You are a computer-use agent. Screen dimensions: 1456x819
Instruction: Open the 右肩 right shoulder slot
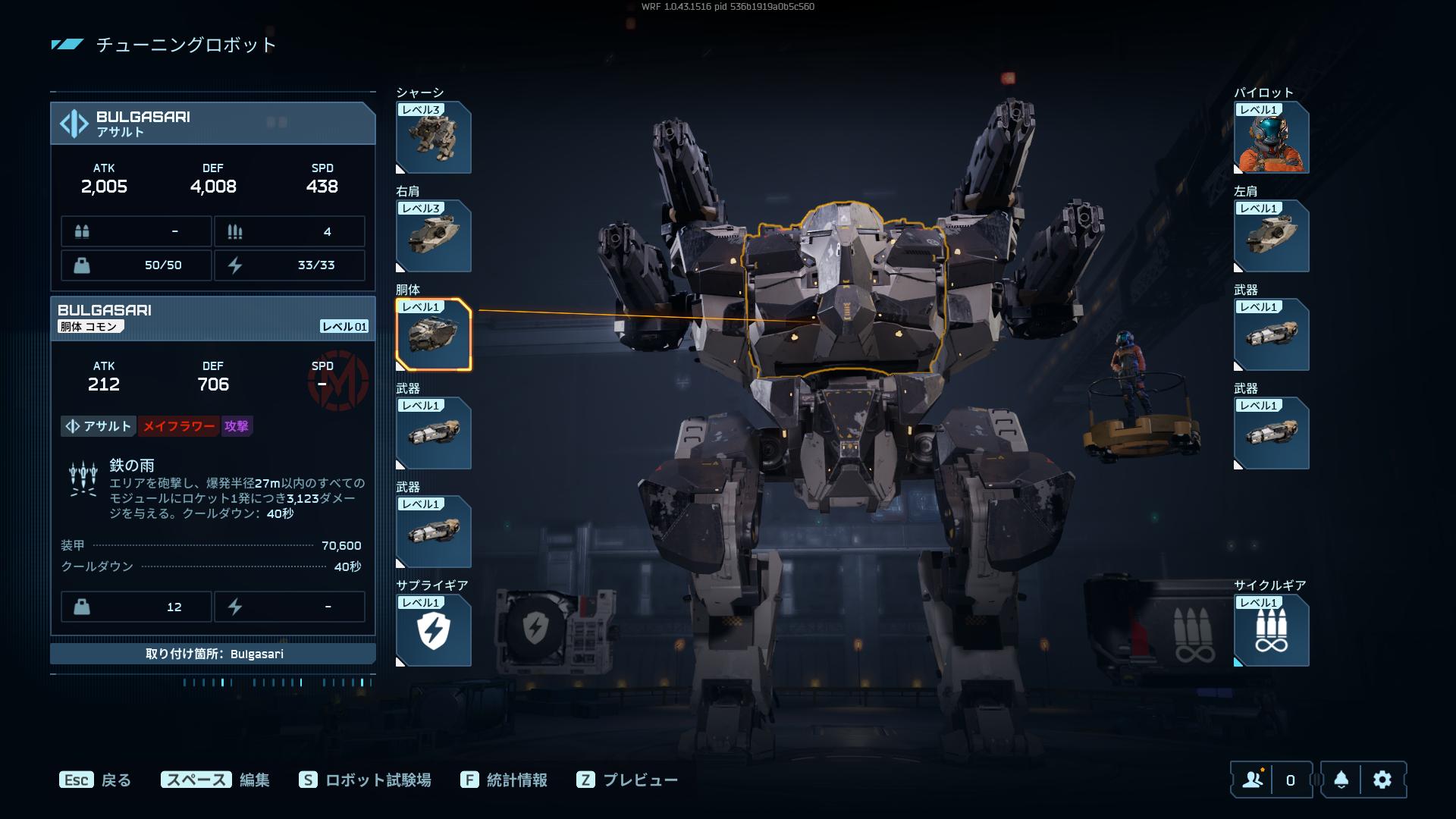click(x=433, y=237)
